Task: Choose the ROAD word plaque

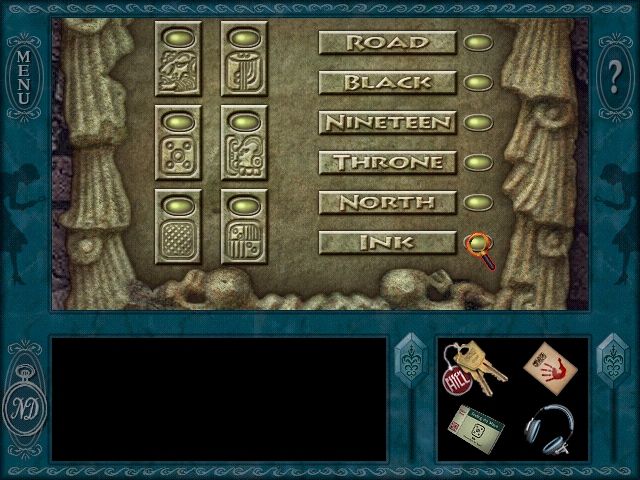Action: tap(387, 42)
